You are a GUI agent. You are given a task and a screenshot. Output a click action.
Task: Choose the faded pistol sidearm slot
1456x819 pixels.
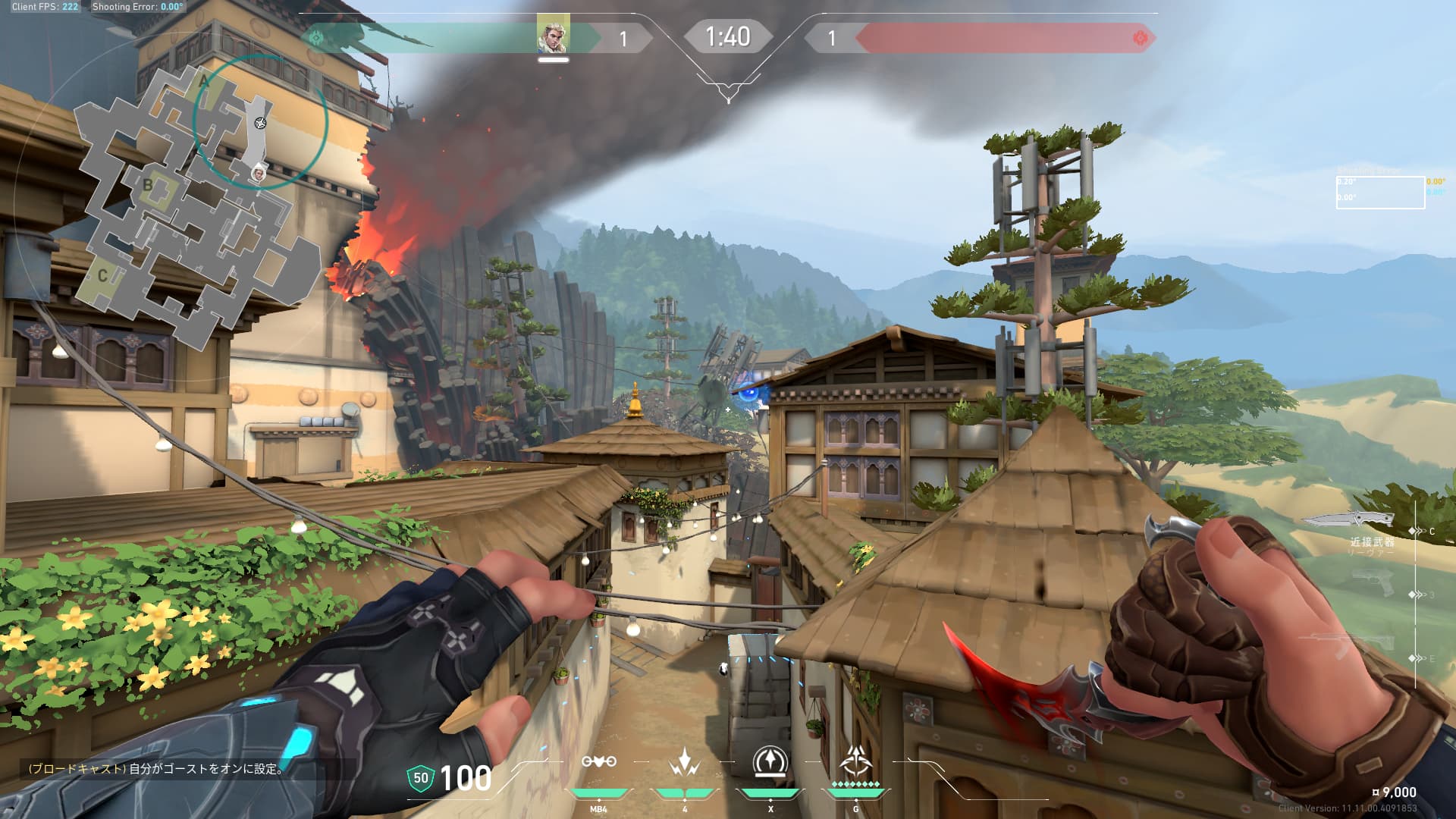tap(1374, 582)
